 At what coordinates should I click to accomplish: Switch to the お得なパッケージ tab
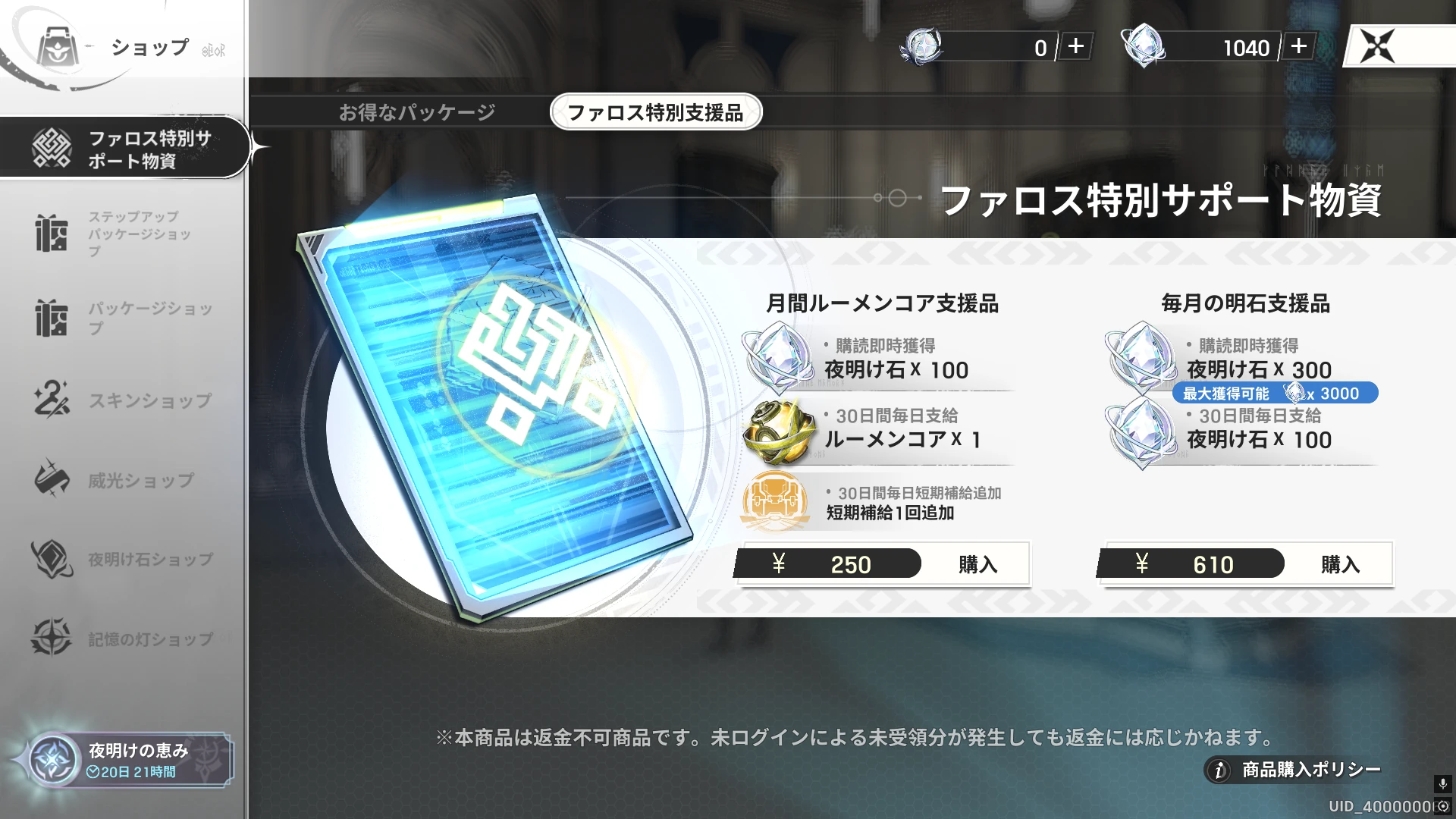(418, 110)
